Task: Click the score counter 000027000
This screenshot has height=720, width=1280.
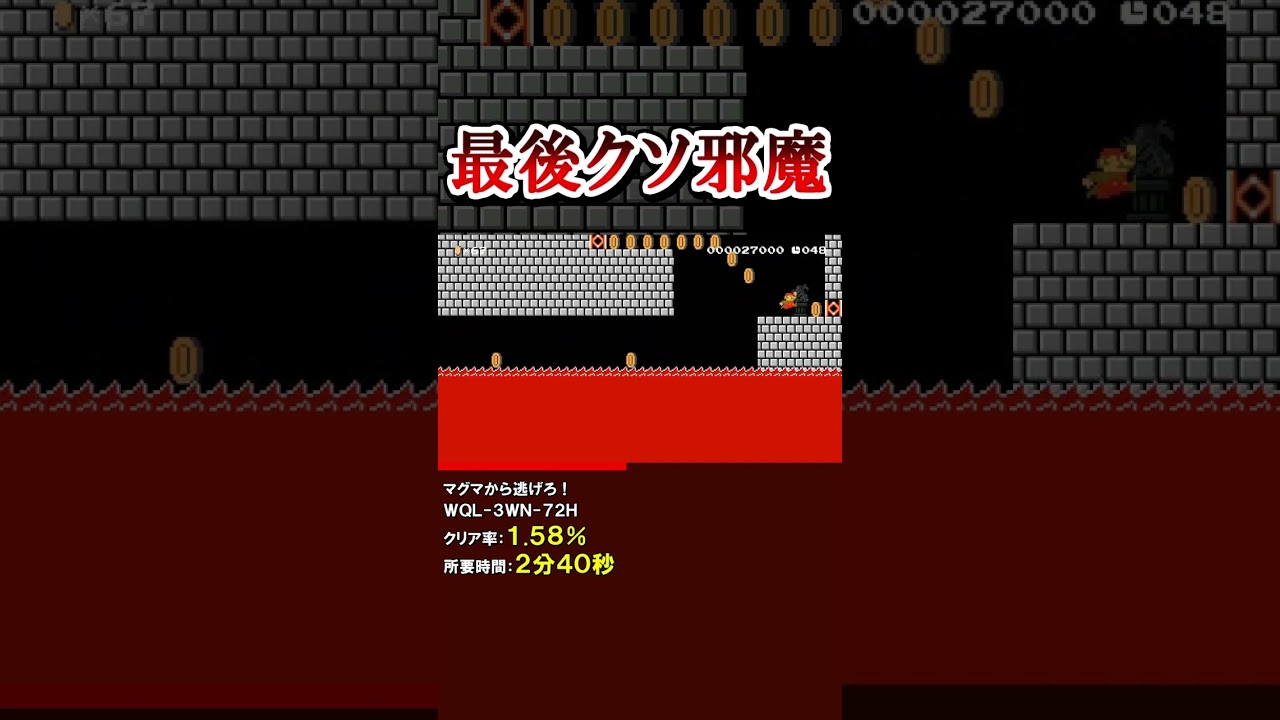Action: (744, 250)
